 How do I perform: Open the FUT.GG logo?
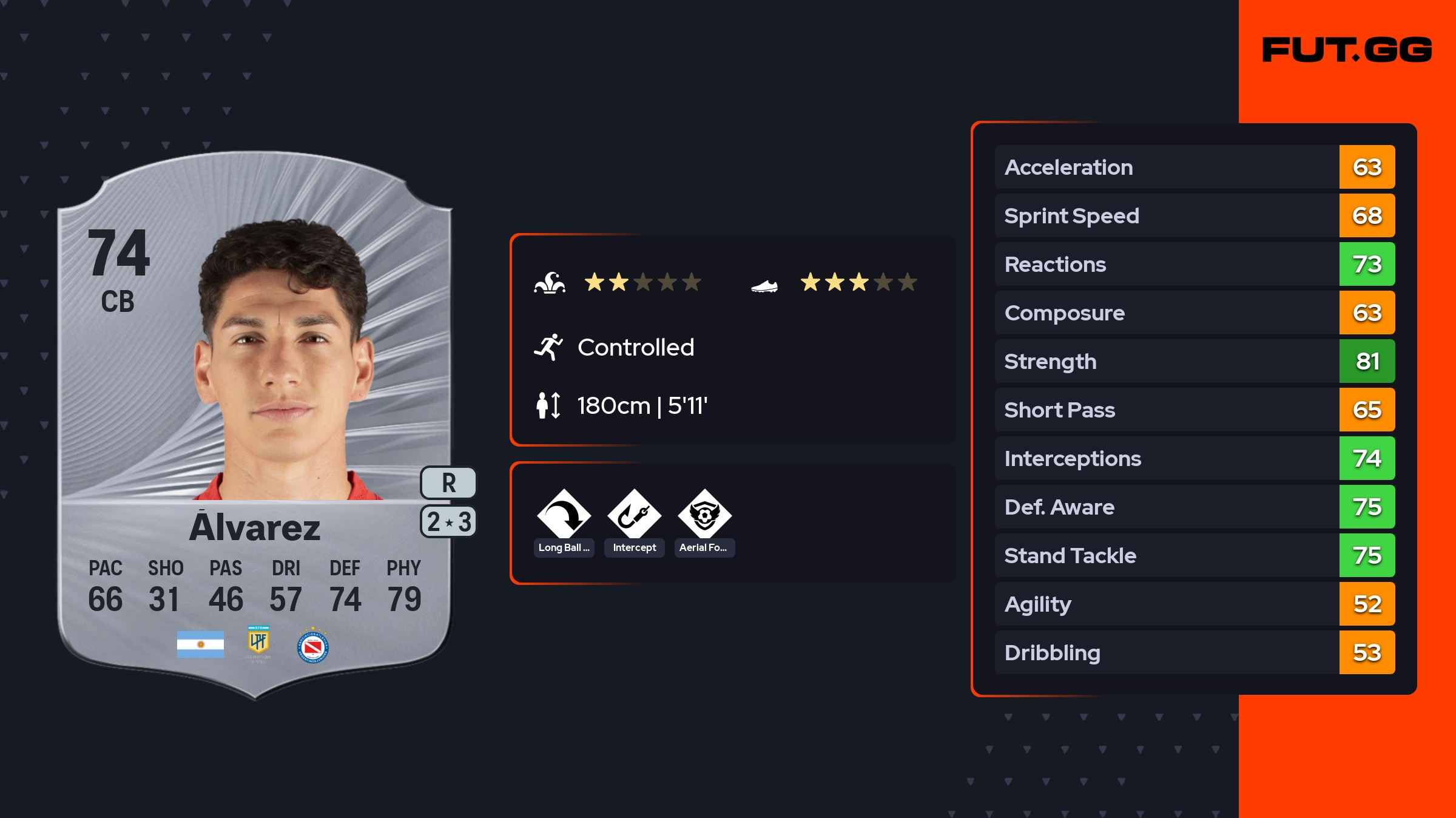click(x=1347, y=50)
